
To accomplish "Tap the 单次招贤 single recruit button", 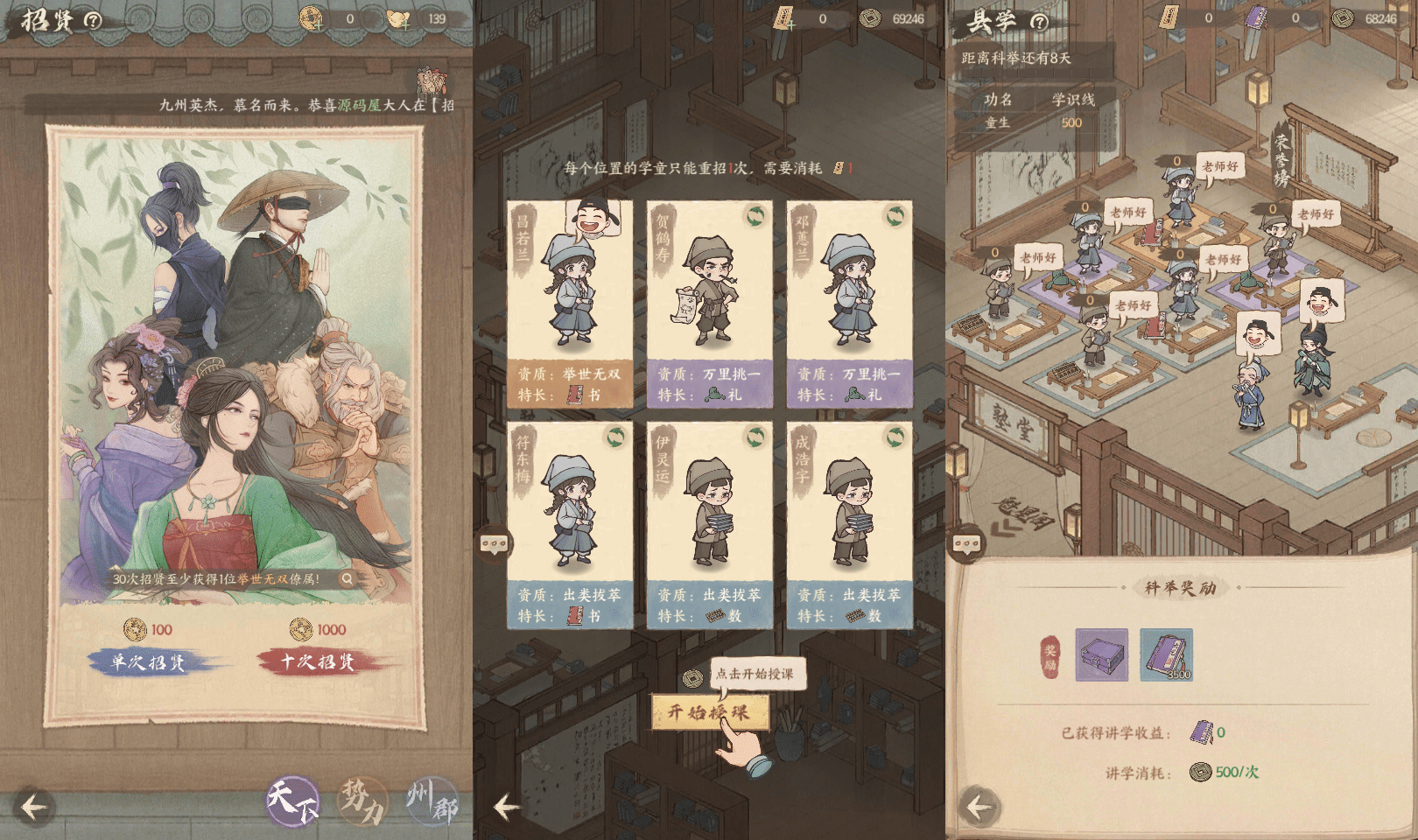I will point(149,662).
